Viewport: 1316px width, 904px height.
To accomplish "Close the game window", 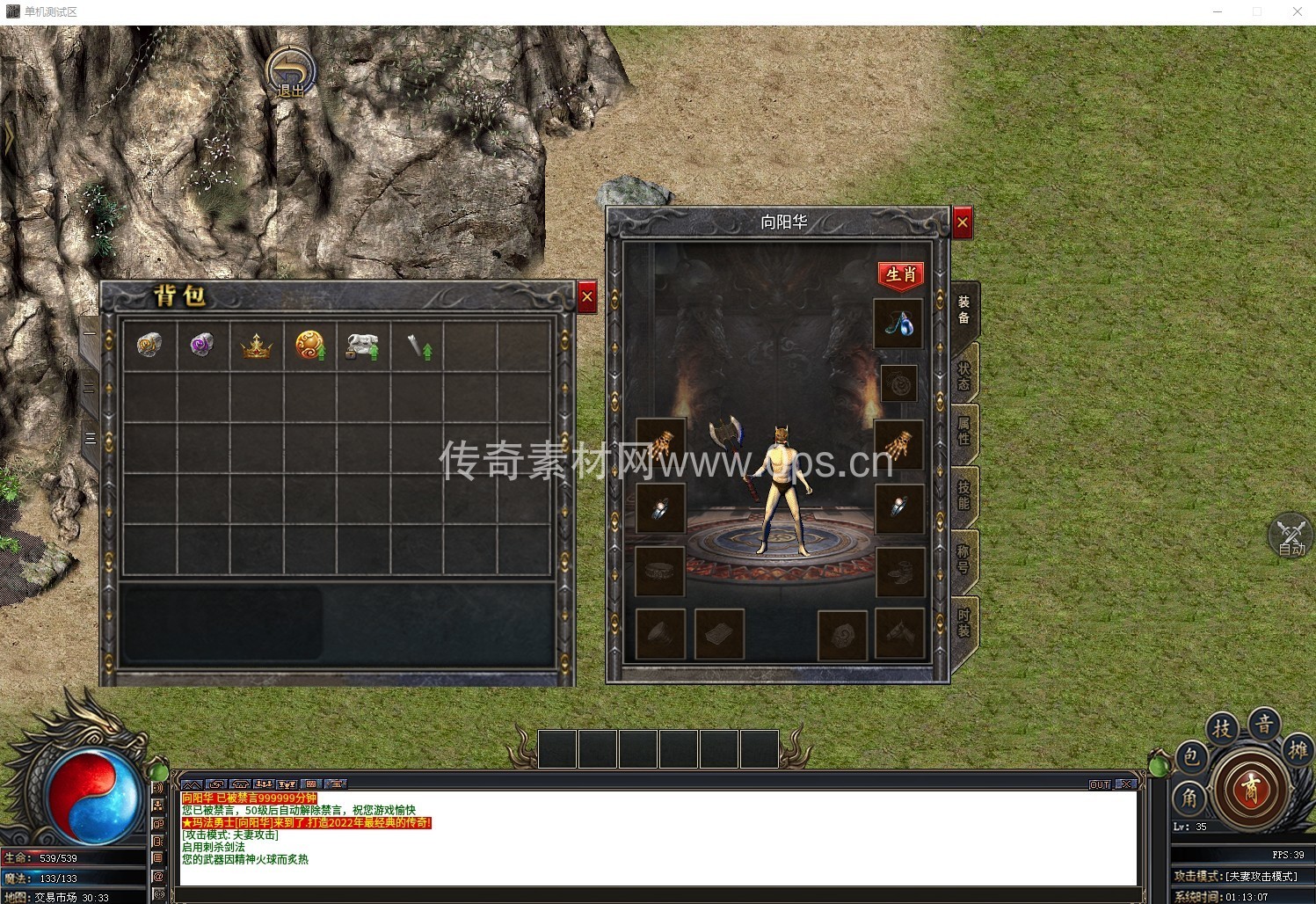I will click(1297, 11).
